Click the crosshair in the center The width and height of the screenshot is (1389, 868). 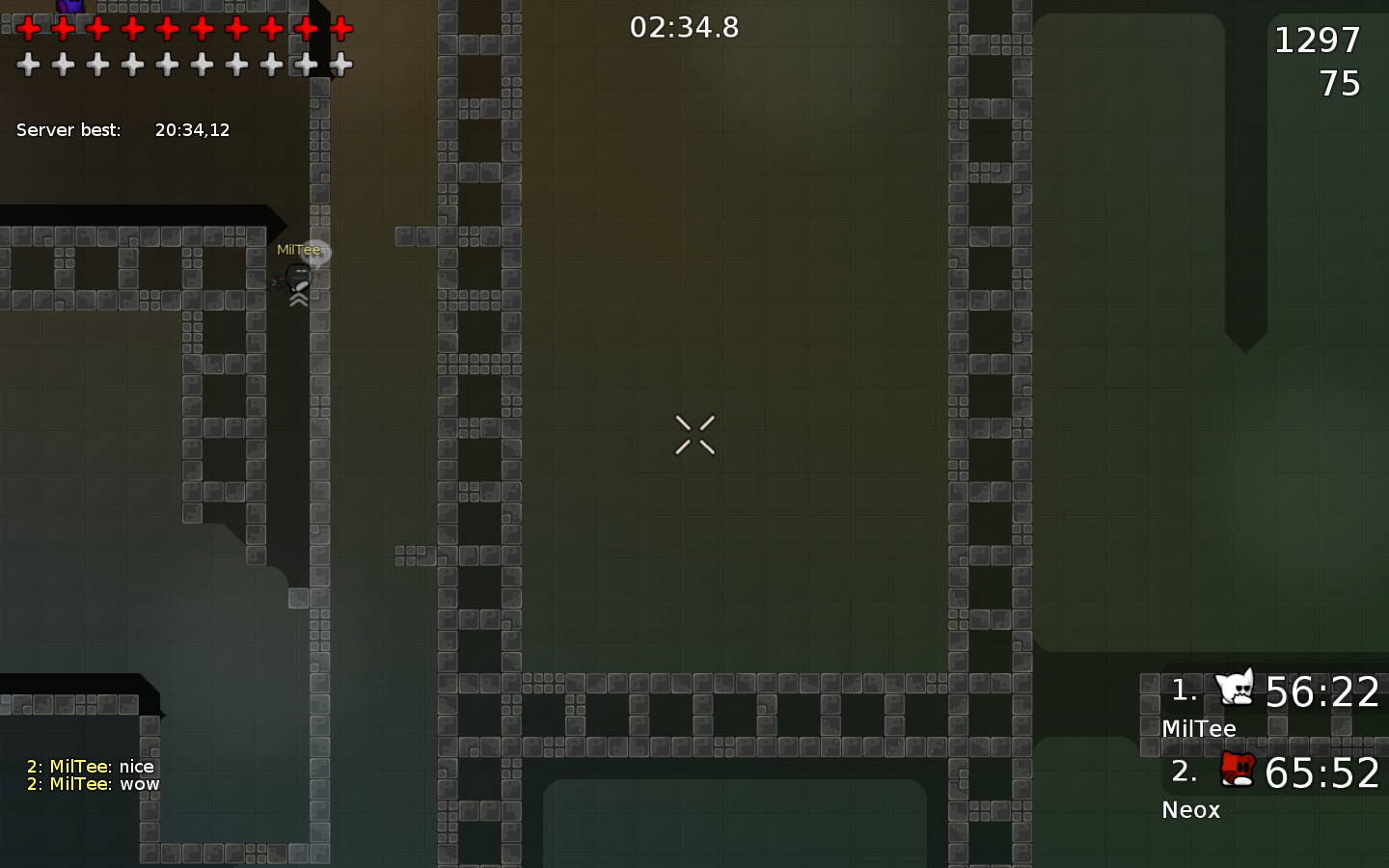click(694, 435)
